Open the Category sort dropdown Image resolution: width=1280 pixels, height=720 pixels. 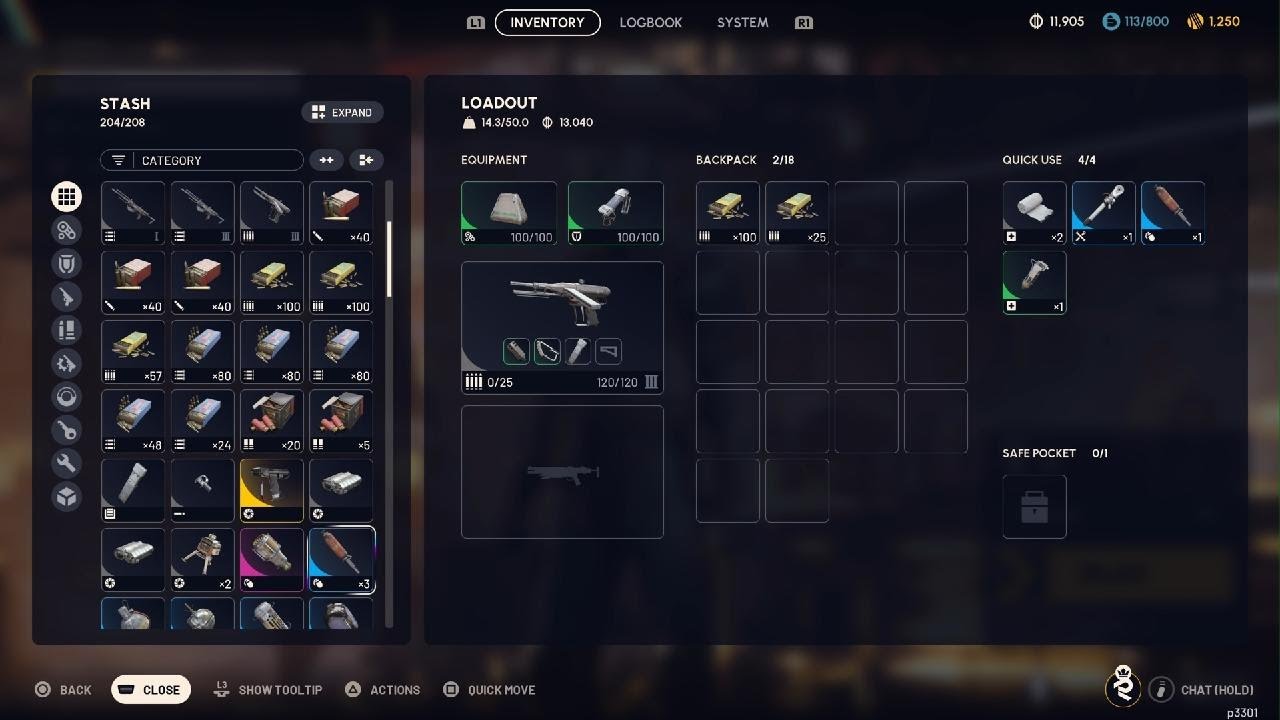201,160
